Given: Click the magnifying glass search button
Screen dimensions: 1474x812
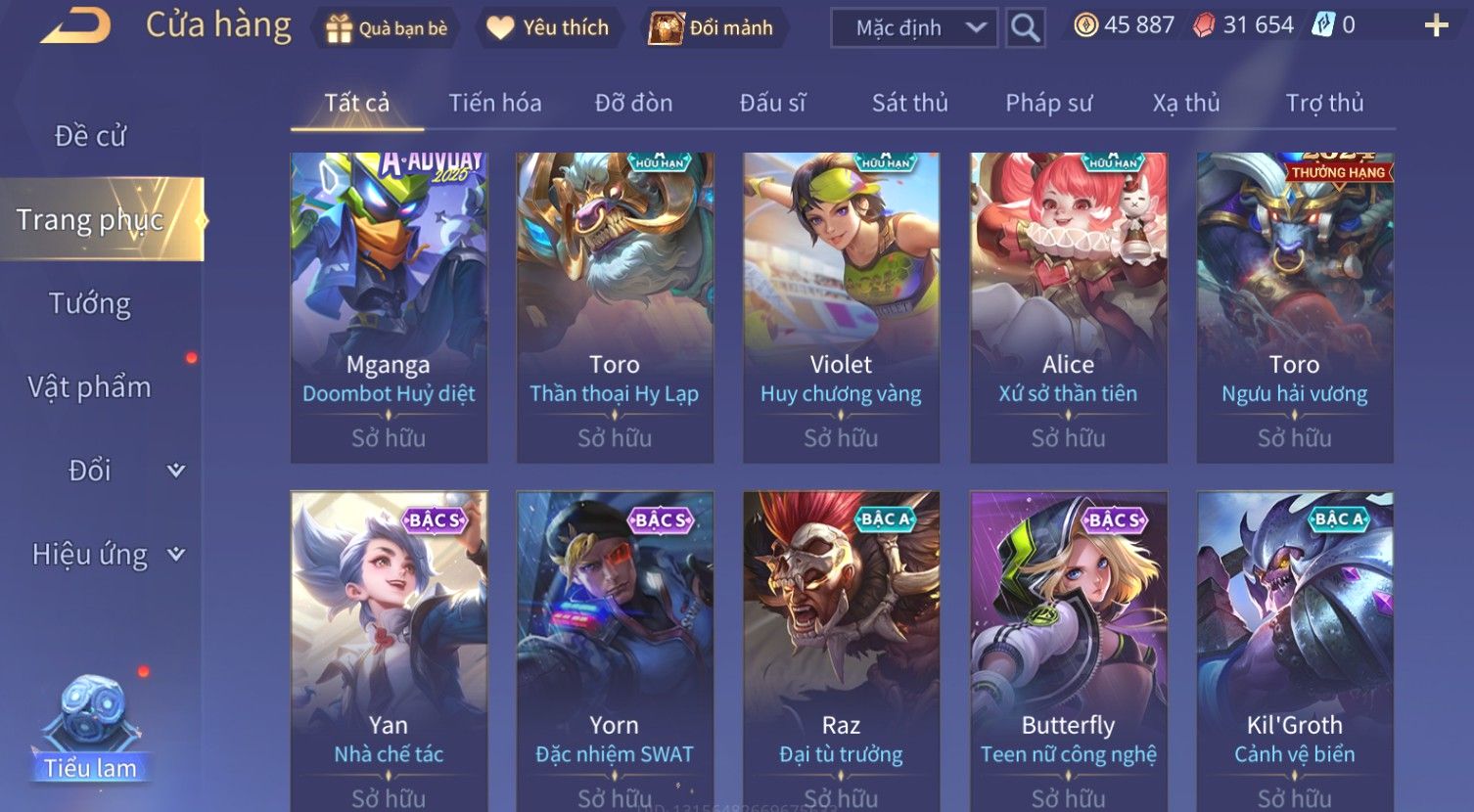Looking at the screenshot, I should tap(1025, 28).
